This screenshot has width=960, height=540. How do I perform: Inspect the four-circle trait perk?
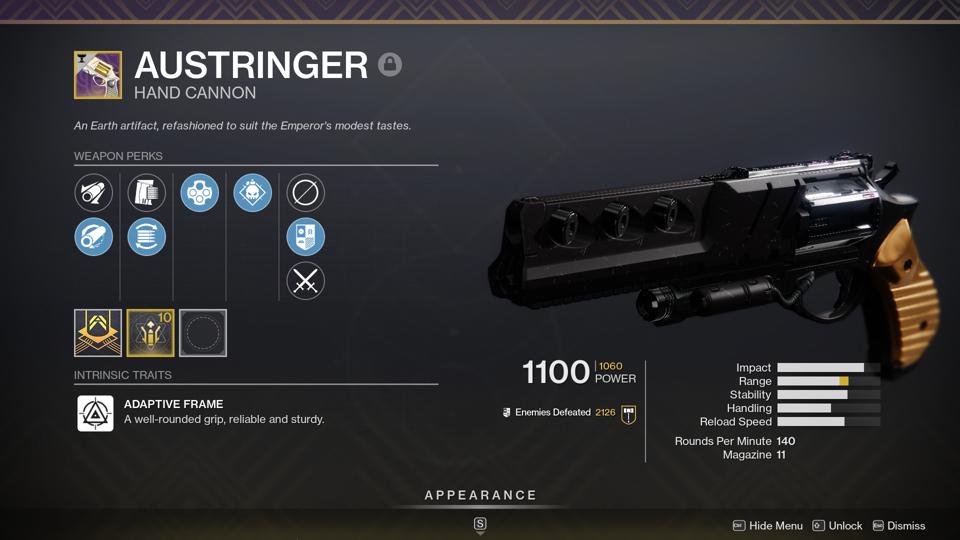(x=200, y=193)
